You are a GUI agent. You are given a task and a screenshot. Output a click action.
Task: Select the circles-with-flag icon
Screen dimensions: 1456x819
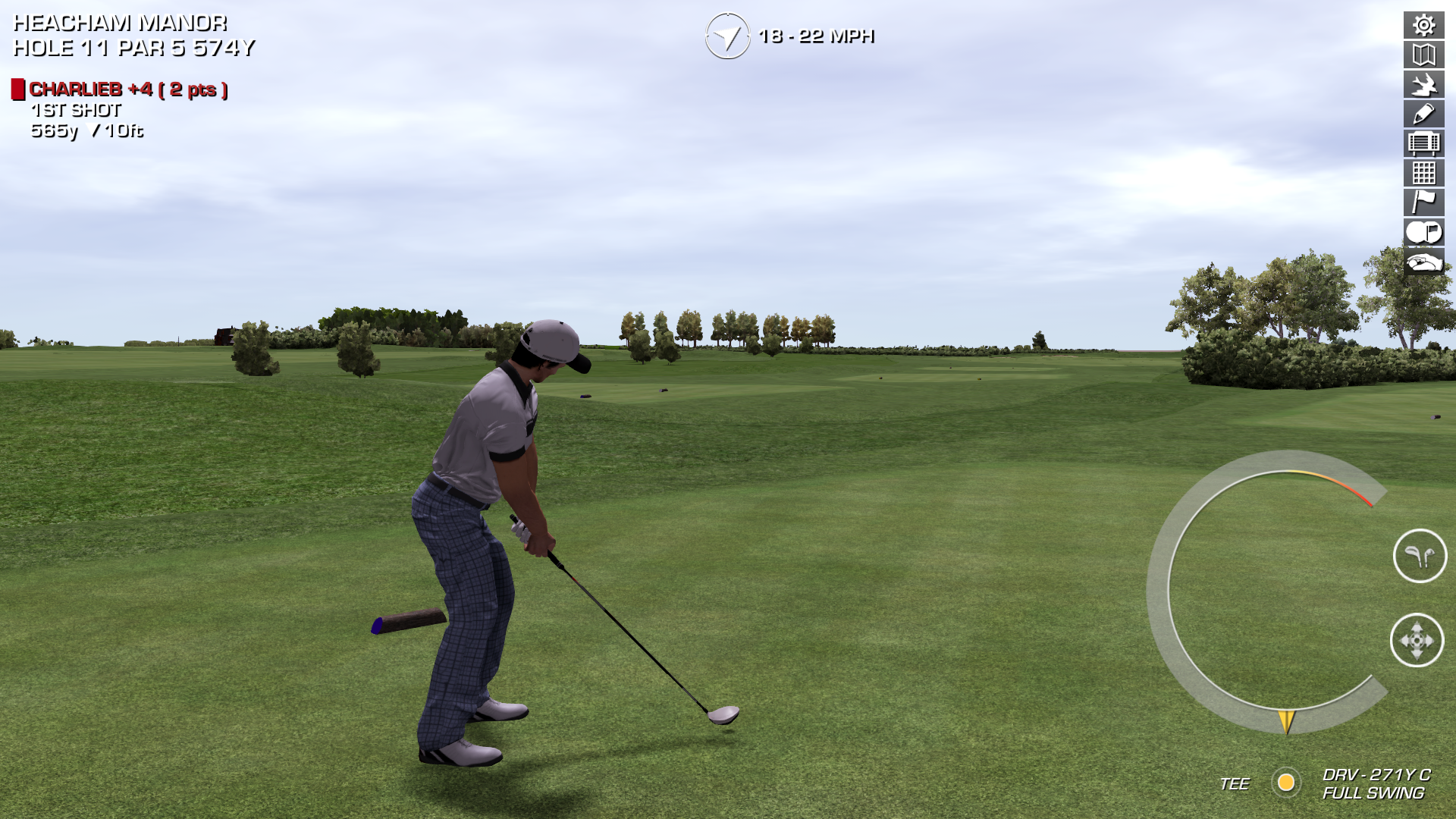click(x=1423, y=232)
